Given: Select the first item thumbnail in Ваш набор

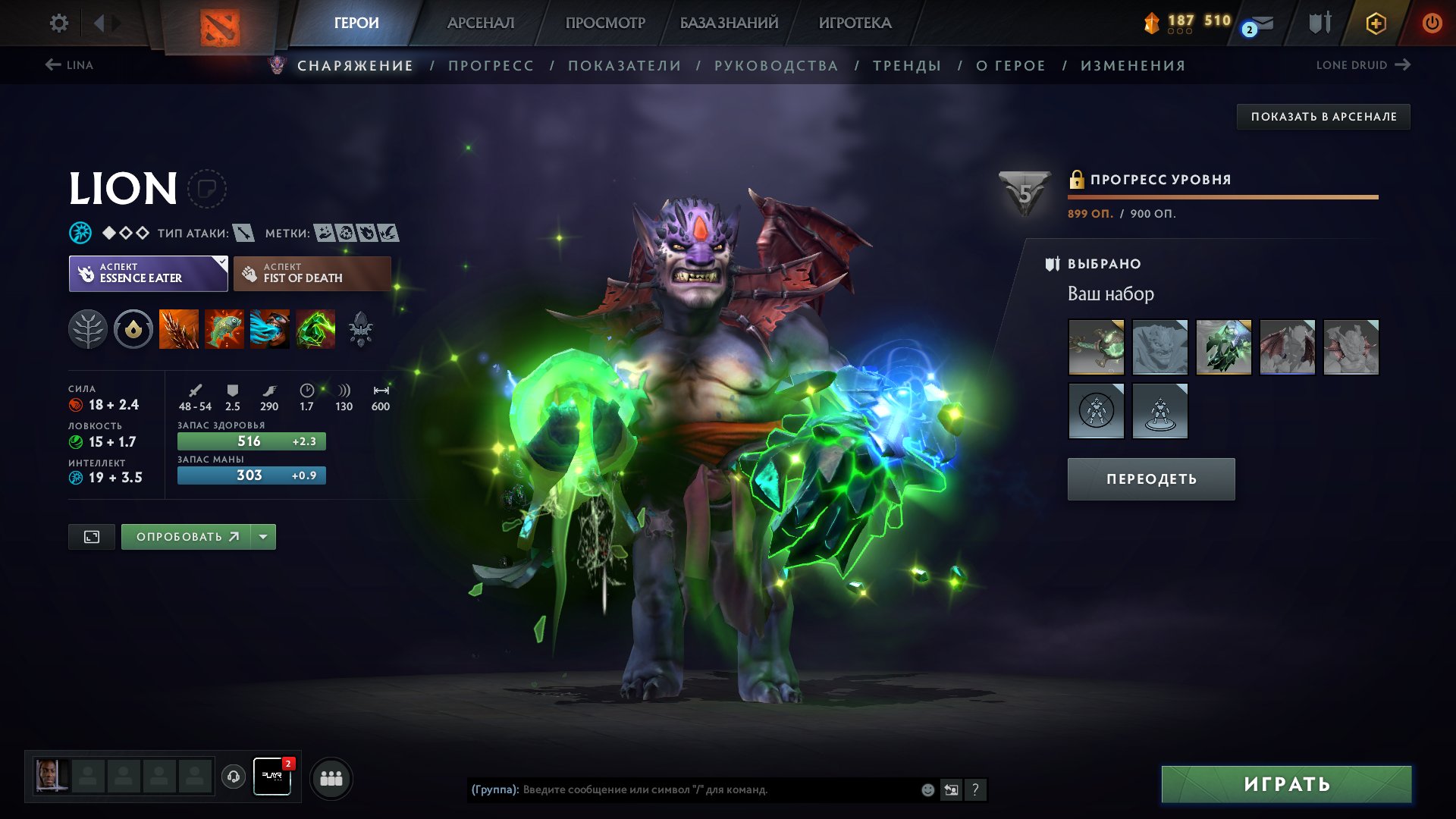Looking at the screenshot, I should coord(1097,348).
